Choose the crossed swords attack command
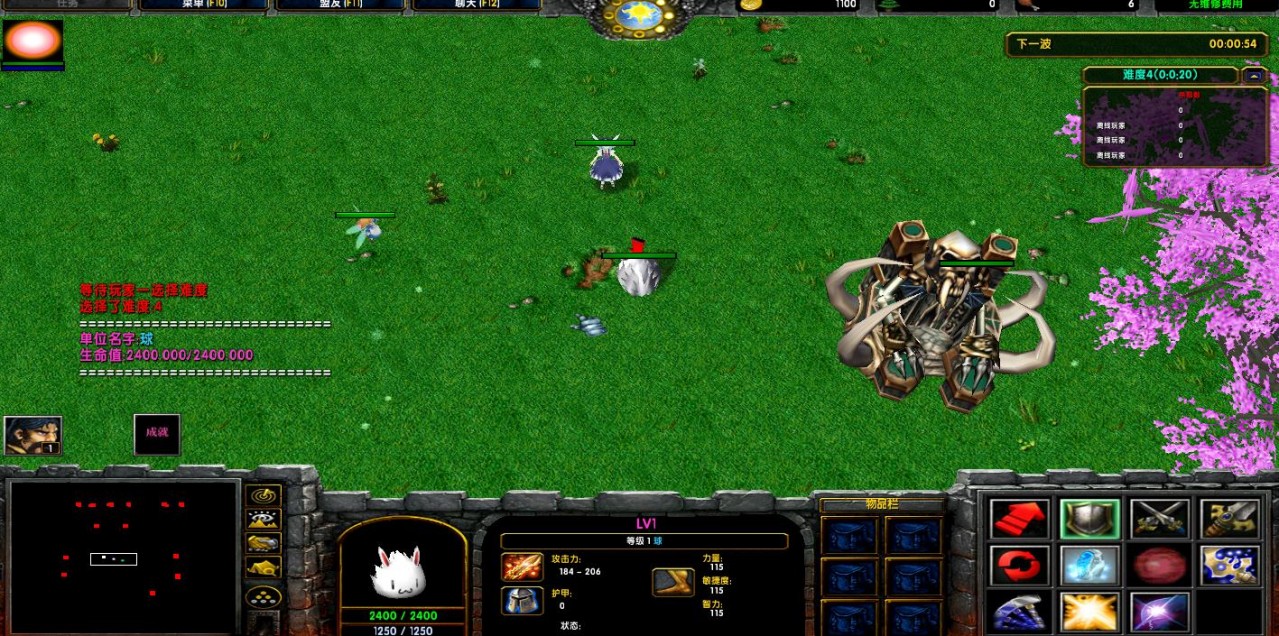Viewport: 1279px width, 636px height. (x=1160, y=518)
